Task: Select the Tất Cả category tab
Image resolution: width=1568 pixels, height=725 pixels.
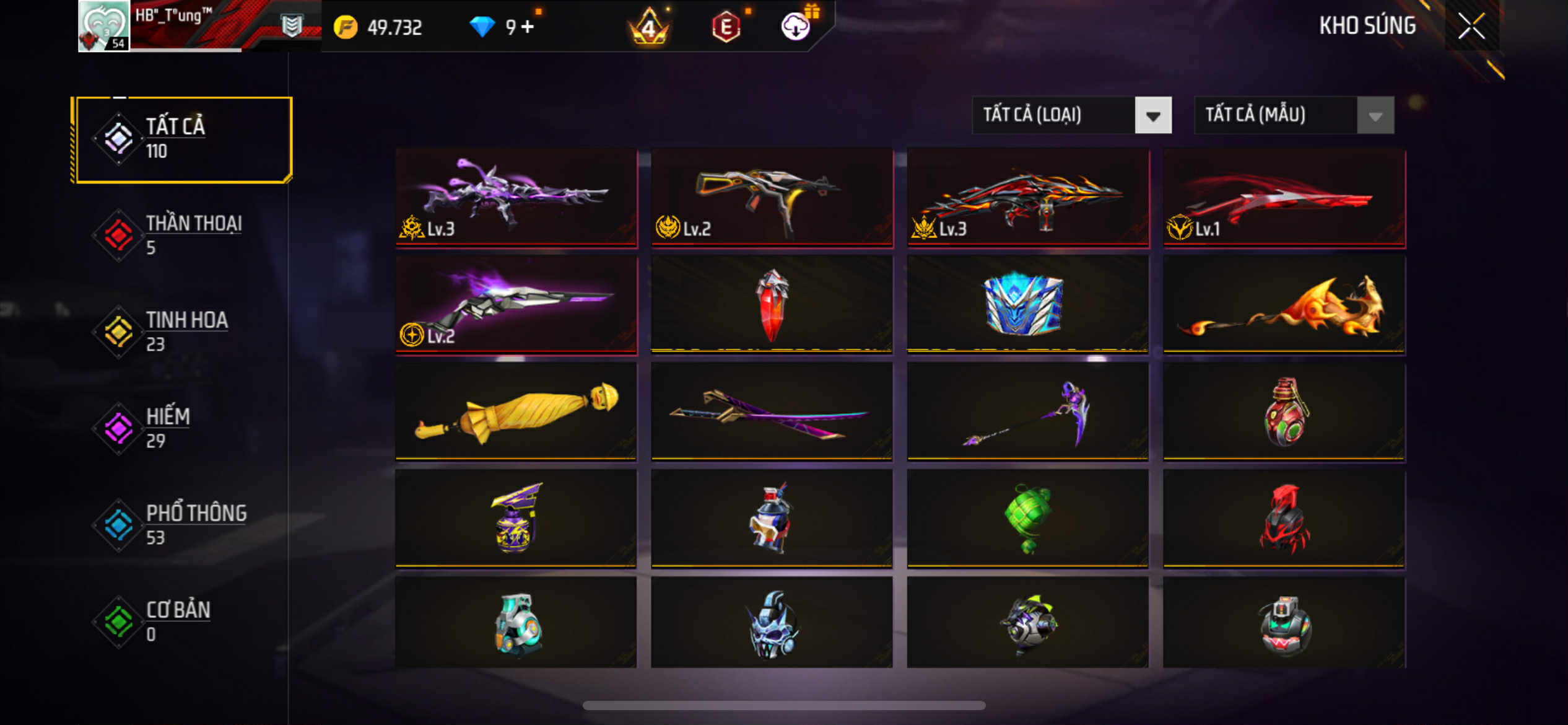Action: [182, 139]
